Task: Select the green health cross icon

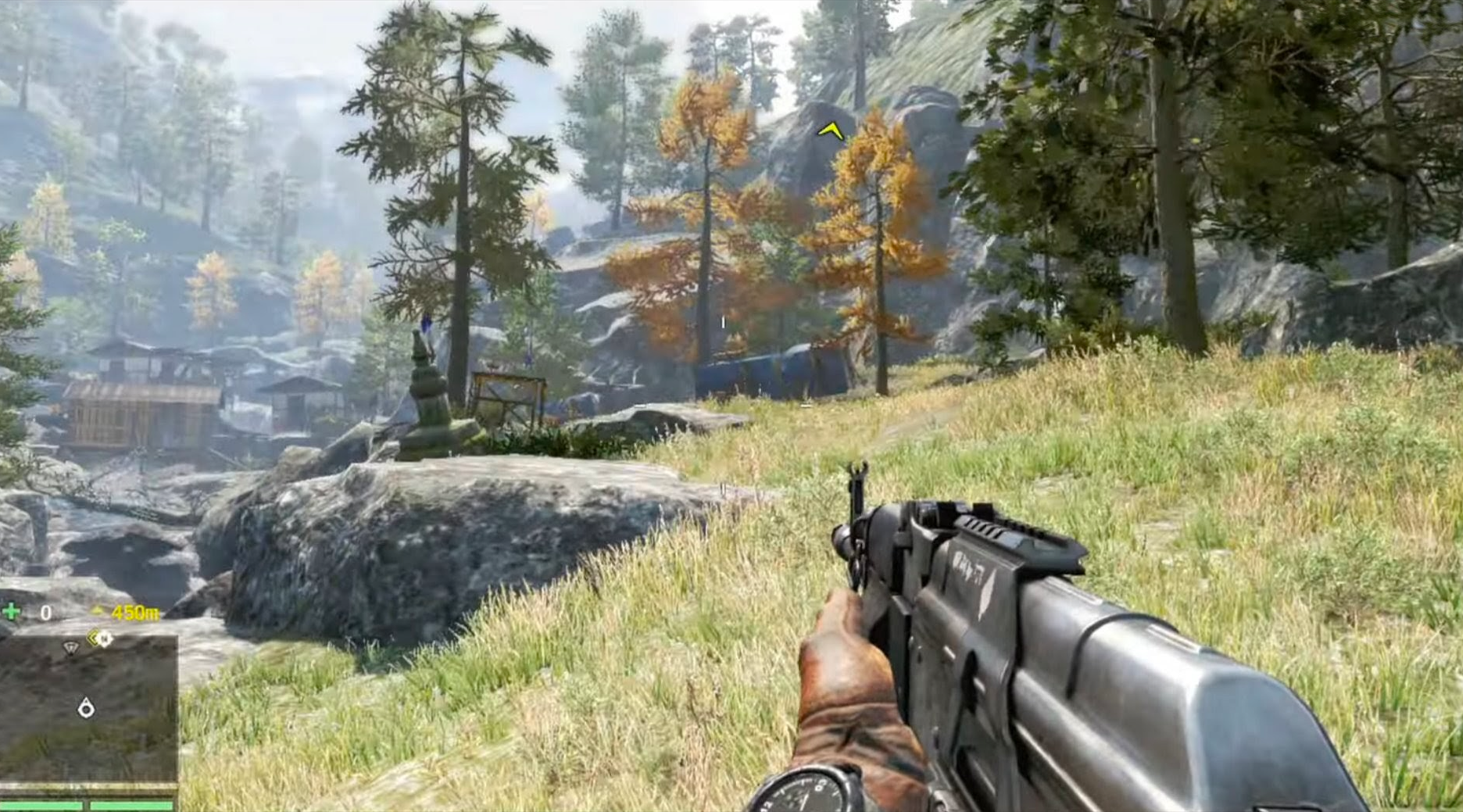Action: tap(11, 611)
